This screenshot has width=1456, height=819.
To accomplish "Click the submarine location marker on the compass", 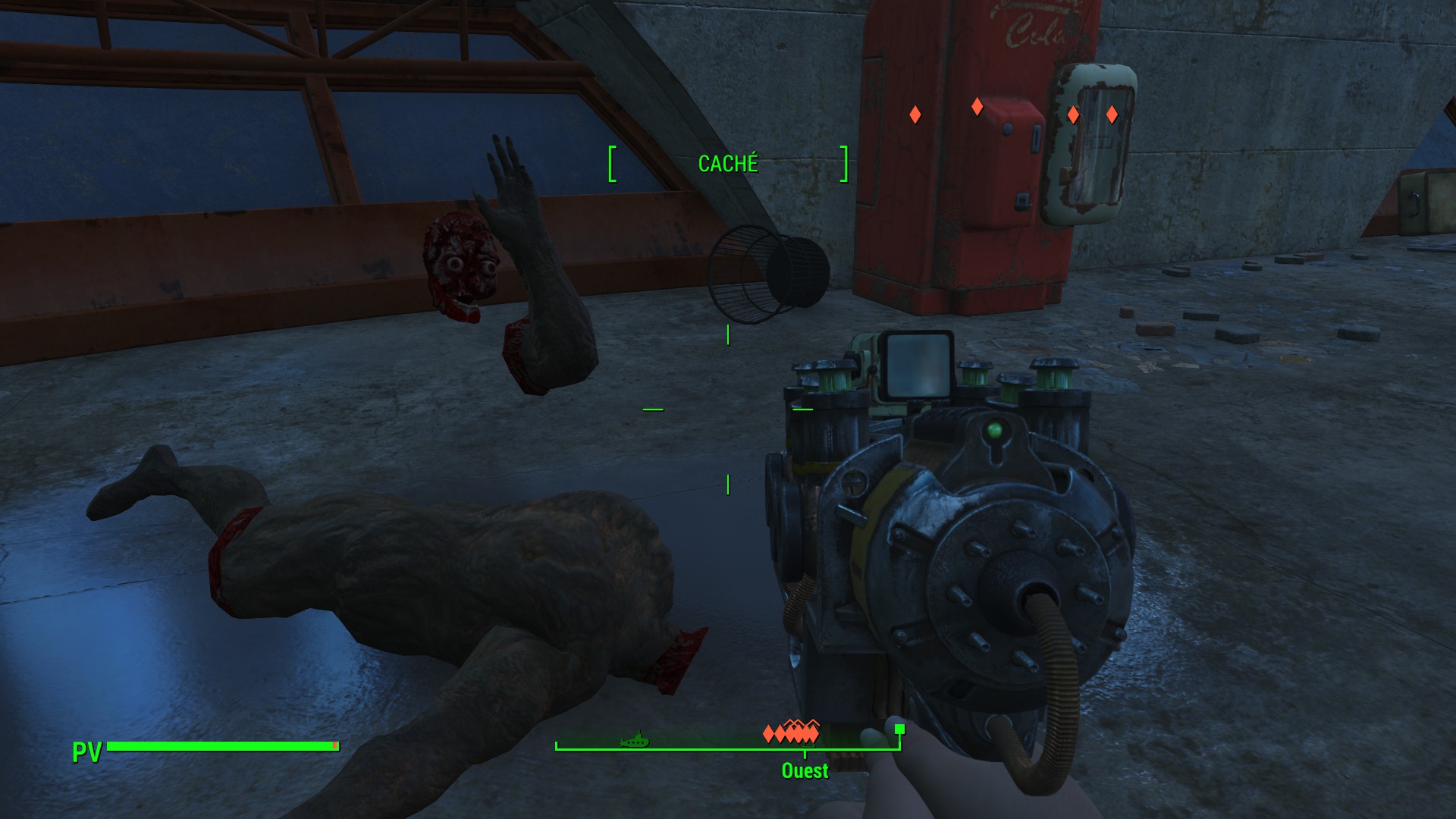I will (635, 739).
